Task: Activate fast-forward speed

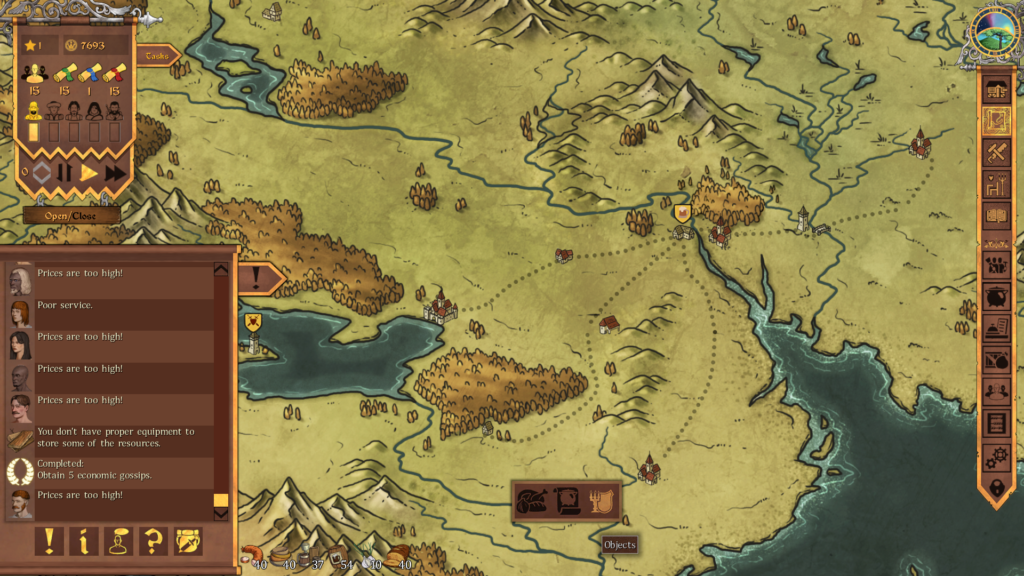Action: click(116, 173)
